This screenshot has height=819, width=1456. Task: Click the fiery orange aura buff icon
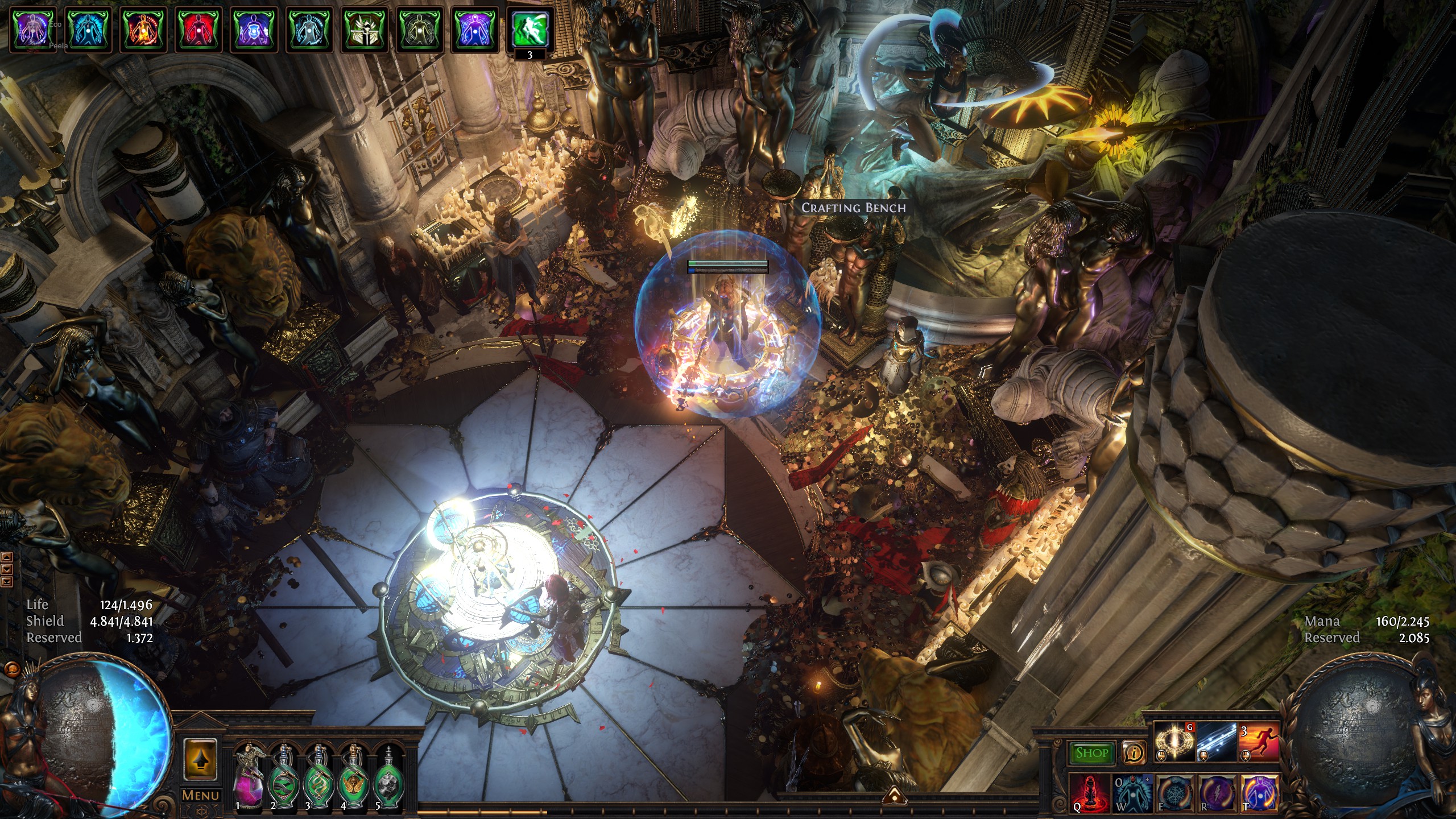[143, 29]
